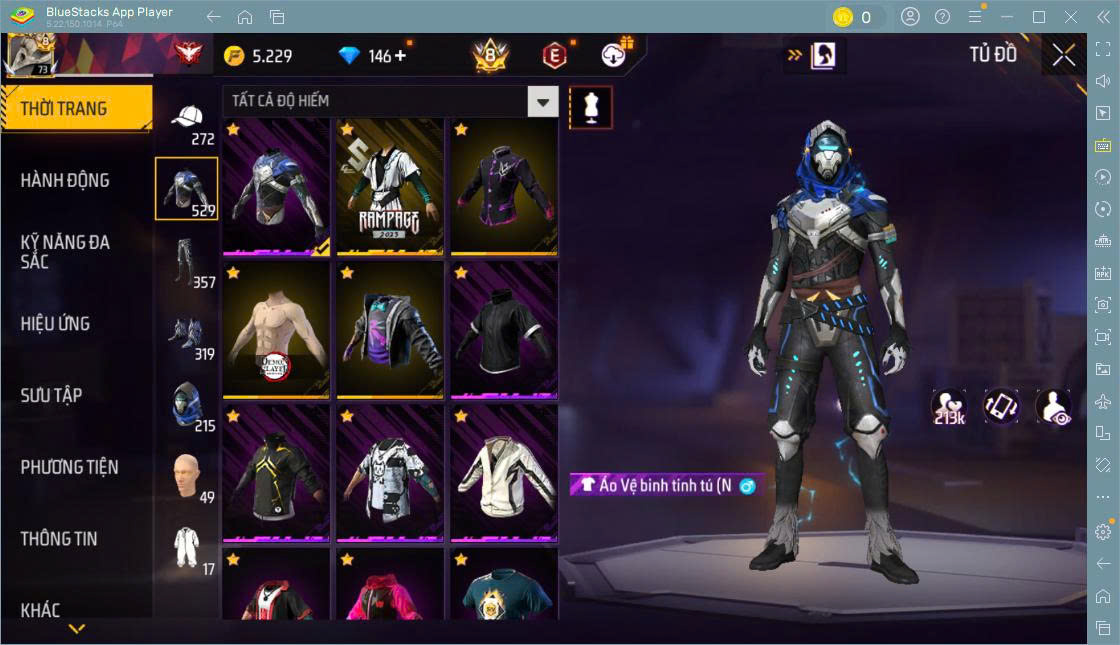Open the HÀNH ĐỘNG category
This screenshot has height=645, width=1120.
pos(66,181)
